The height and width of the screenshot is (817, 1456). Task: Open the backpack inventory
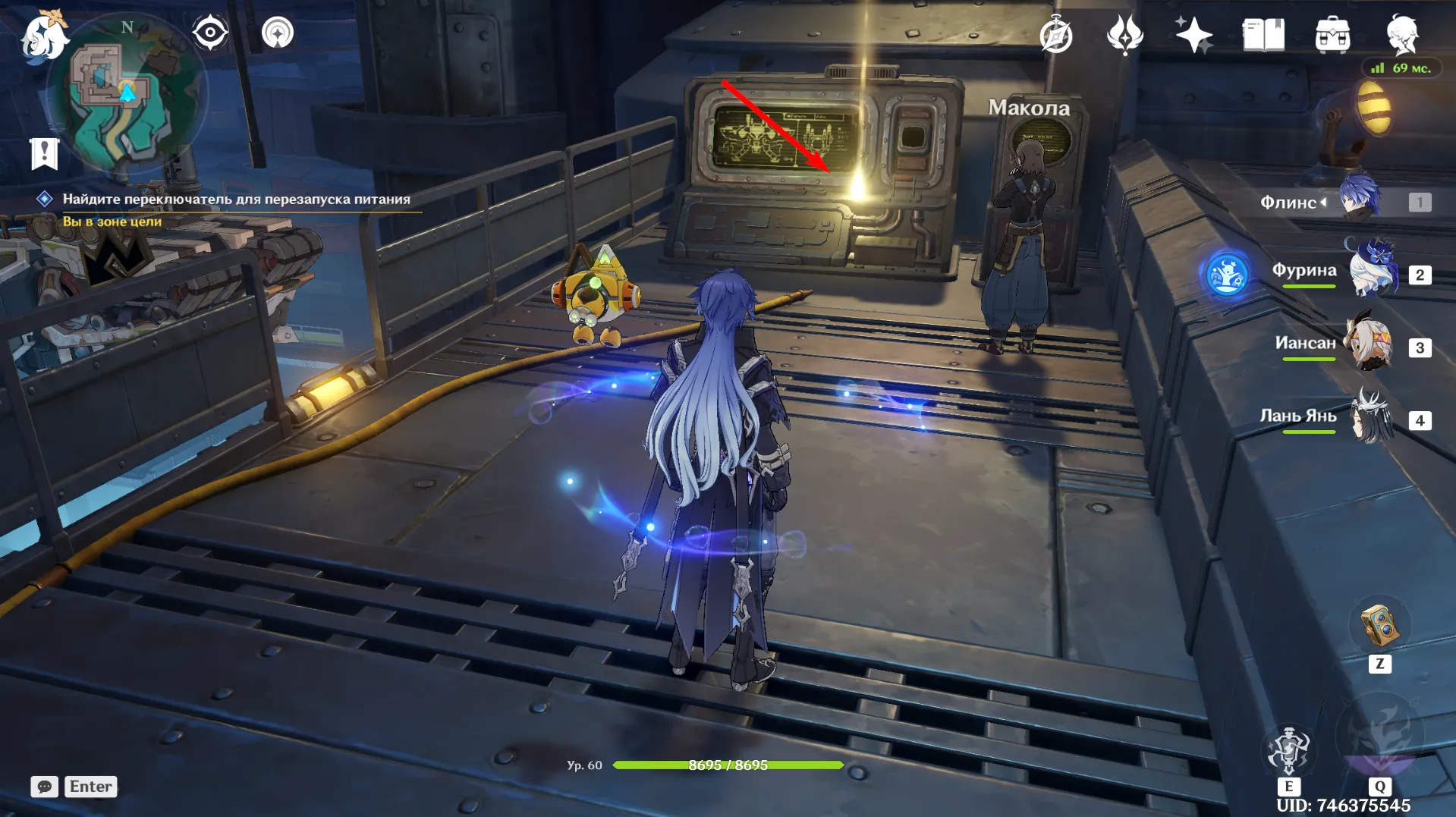tap(1332, 35)
